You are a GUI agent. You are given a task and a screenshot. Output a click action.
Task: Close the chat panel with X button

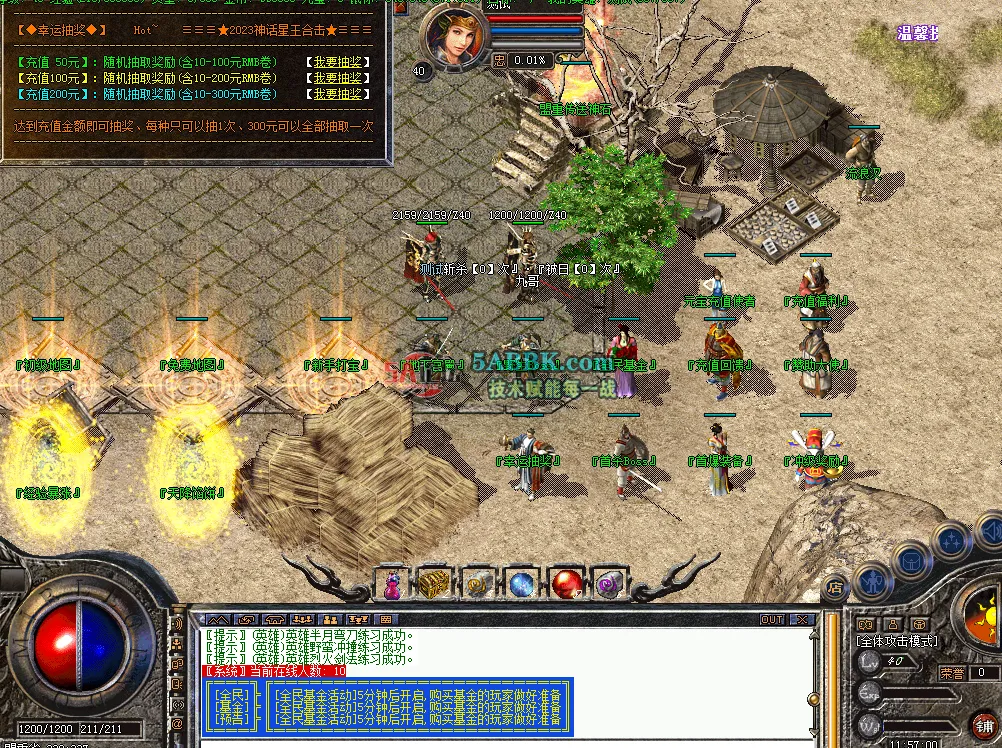pyautogui.click(x=805, y=620)
